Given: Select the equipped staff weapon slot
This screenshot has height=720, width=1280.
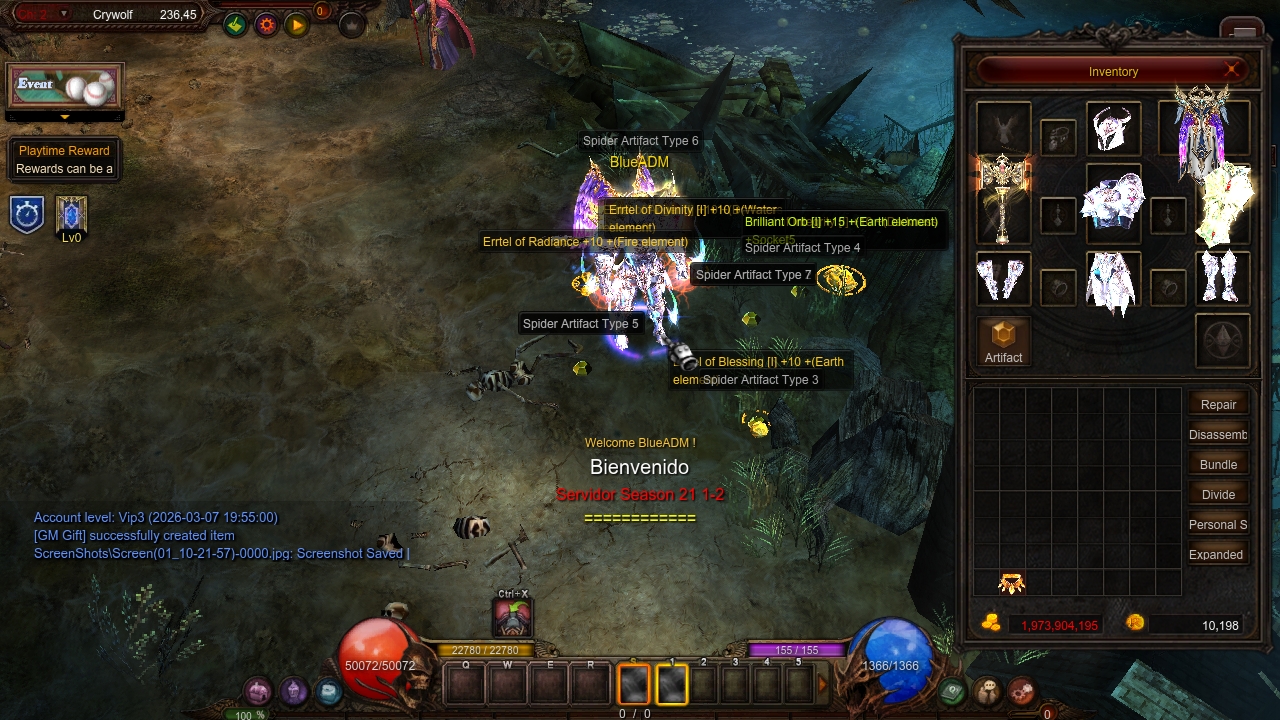Looking at the screenshot, I should pyautogui.click(x=1003, y=198).
